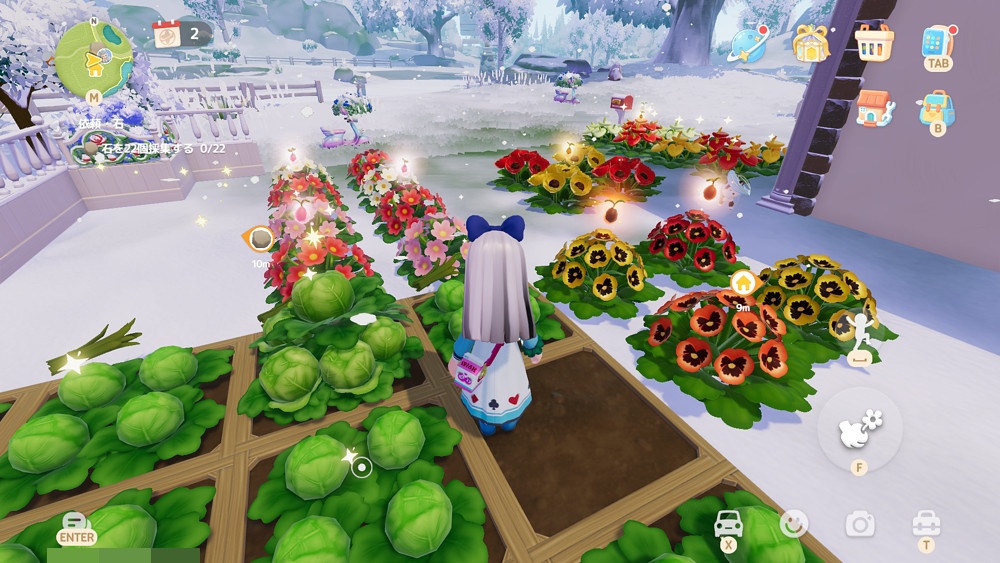The image size is (1000, 563).
Task: Open the shopping basket store
Action: point(874,42)
